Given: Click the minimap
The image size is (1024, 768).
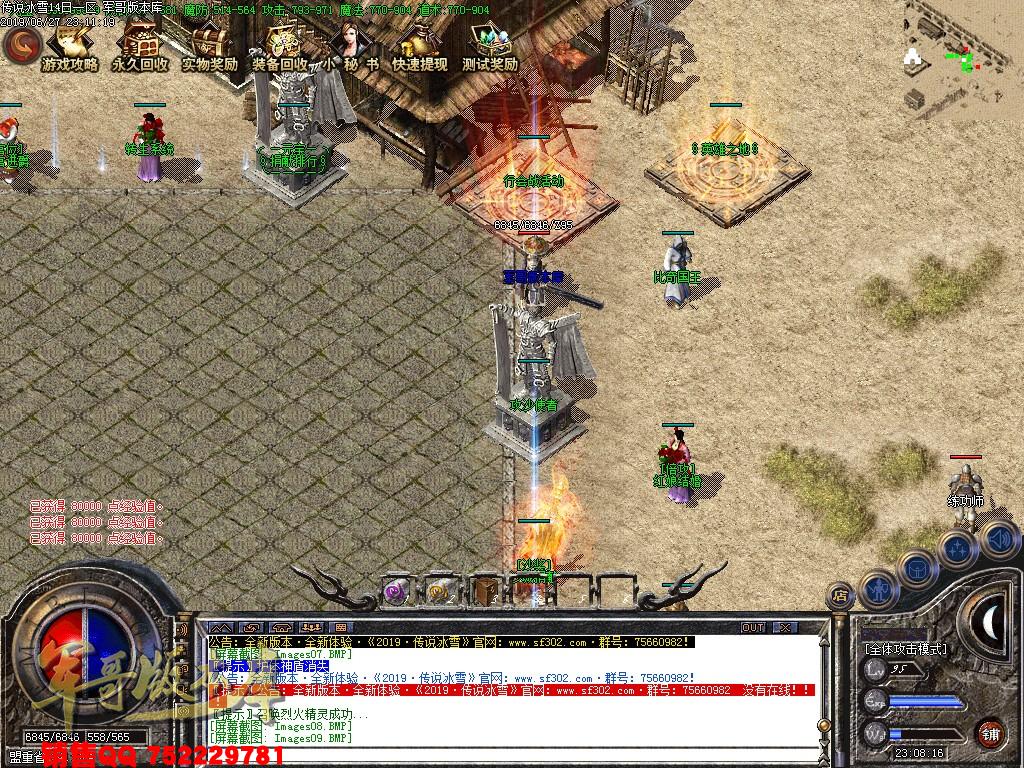Looking at the screenshot, I should 962,56.
